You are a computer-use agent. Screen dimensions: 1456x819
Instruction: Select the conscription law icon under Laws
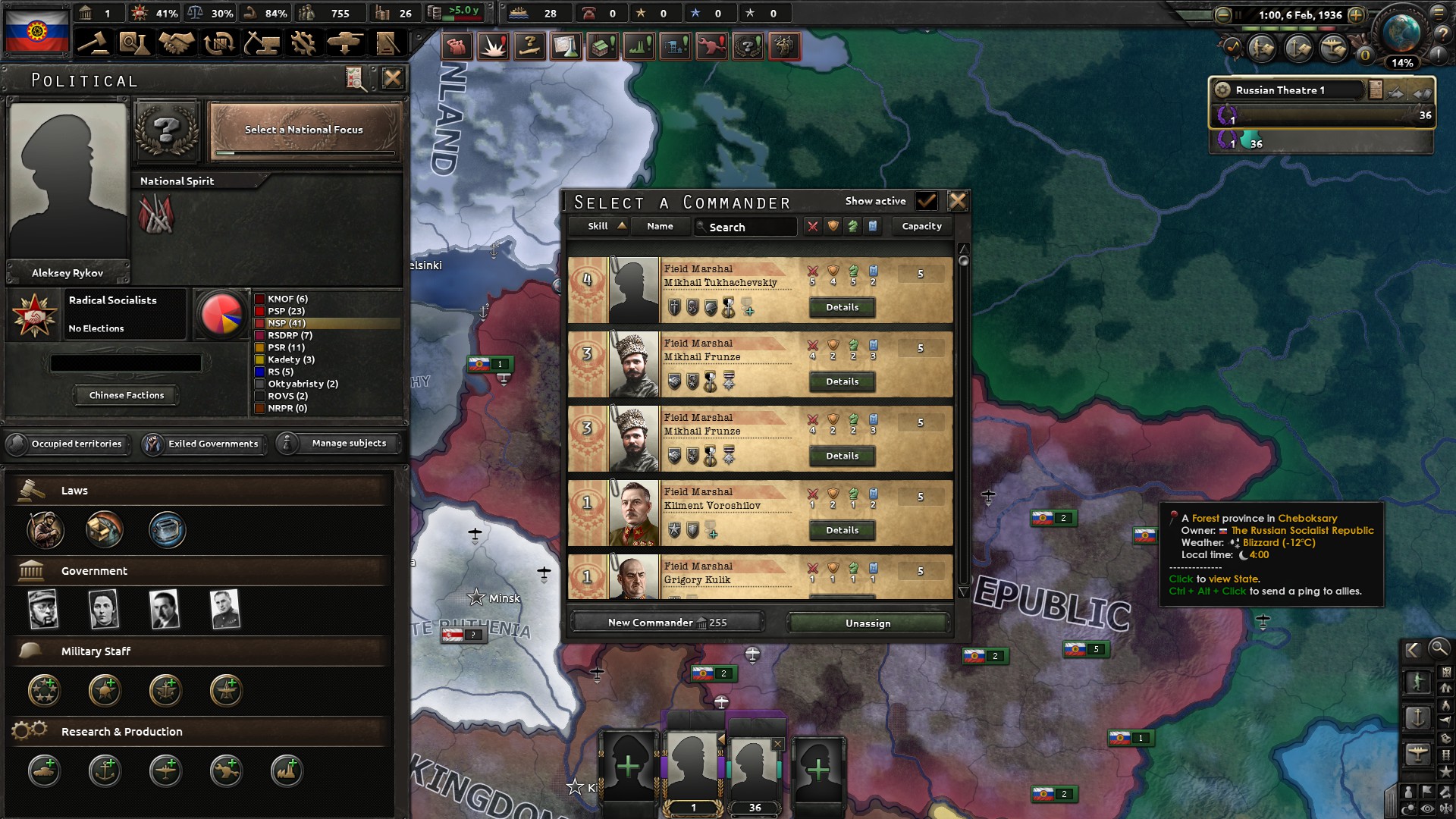45,531
